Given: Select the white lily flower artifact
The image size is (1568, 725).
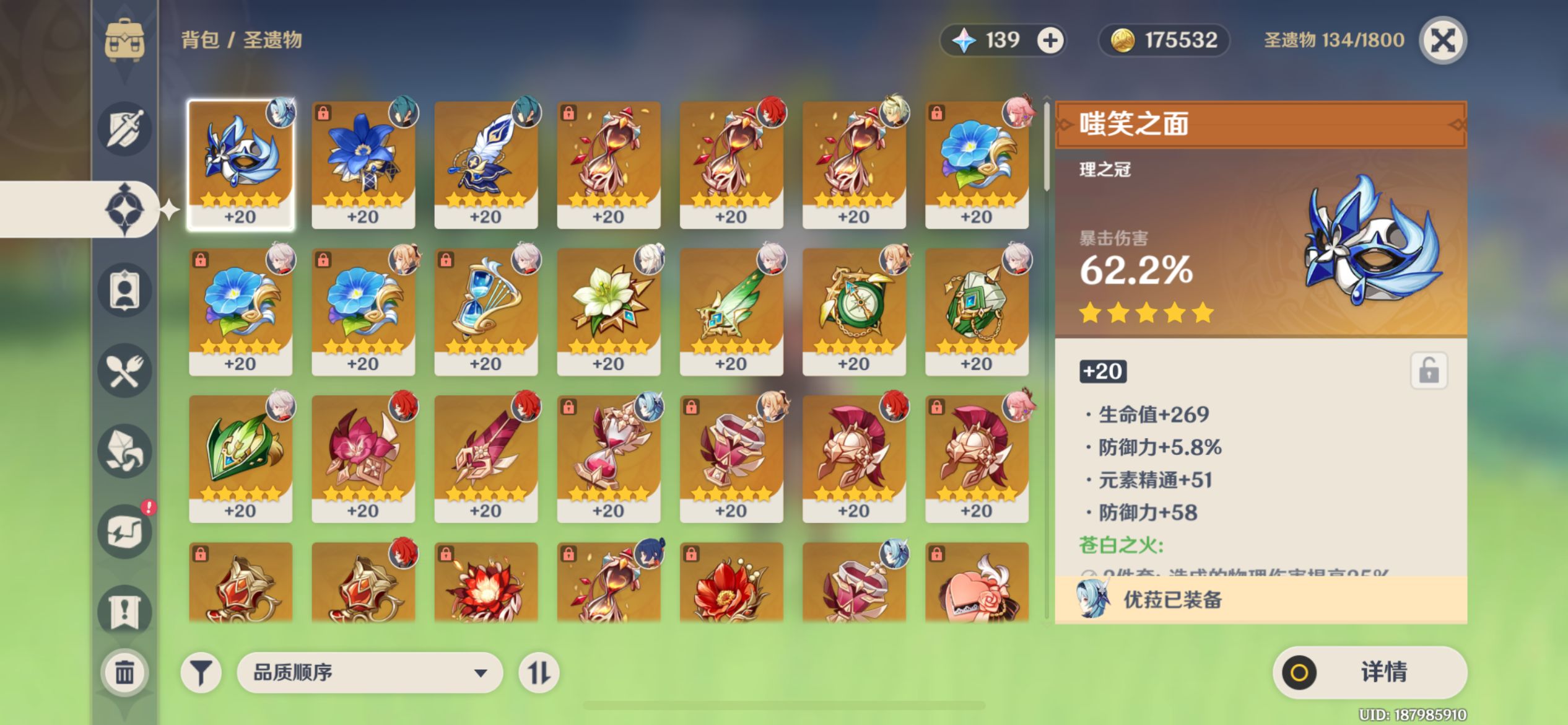Looking at the screenshot, I should [x=608, y=311].
